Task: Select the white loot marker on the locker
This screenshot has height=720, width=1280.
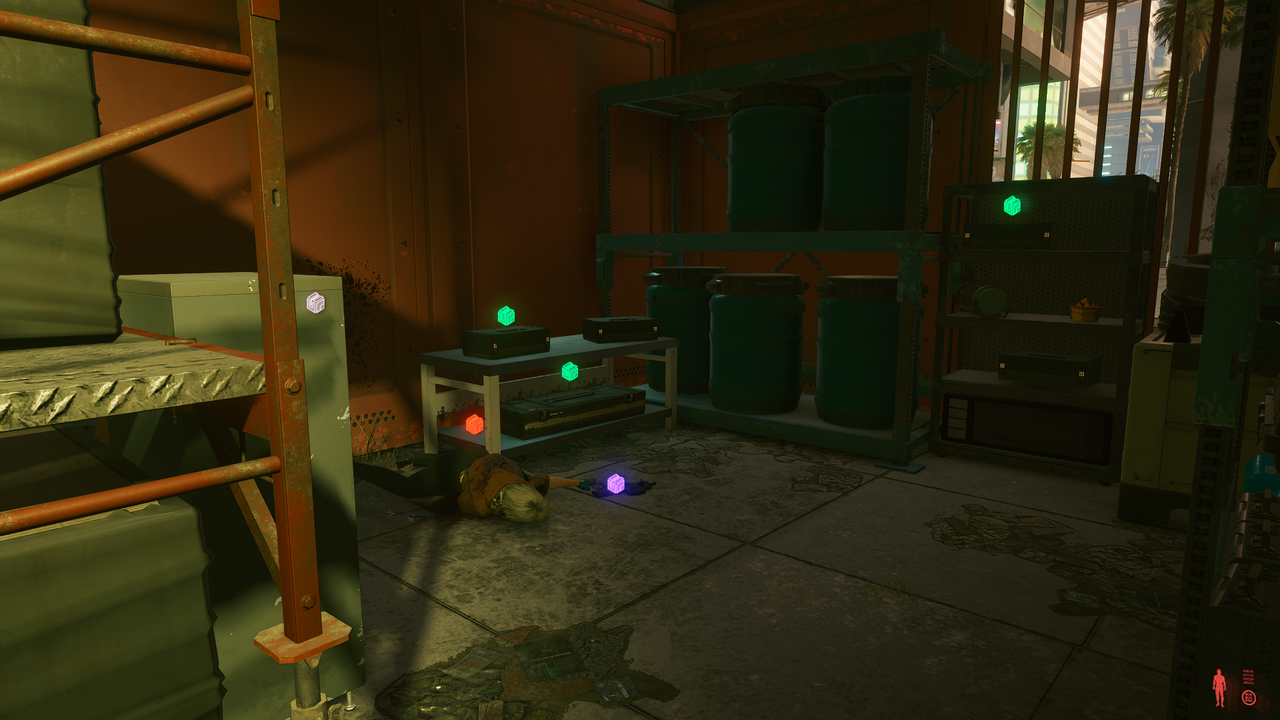Action: [x=316, y=302]
